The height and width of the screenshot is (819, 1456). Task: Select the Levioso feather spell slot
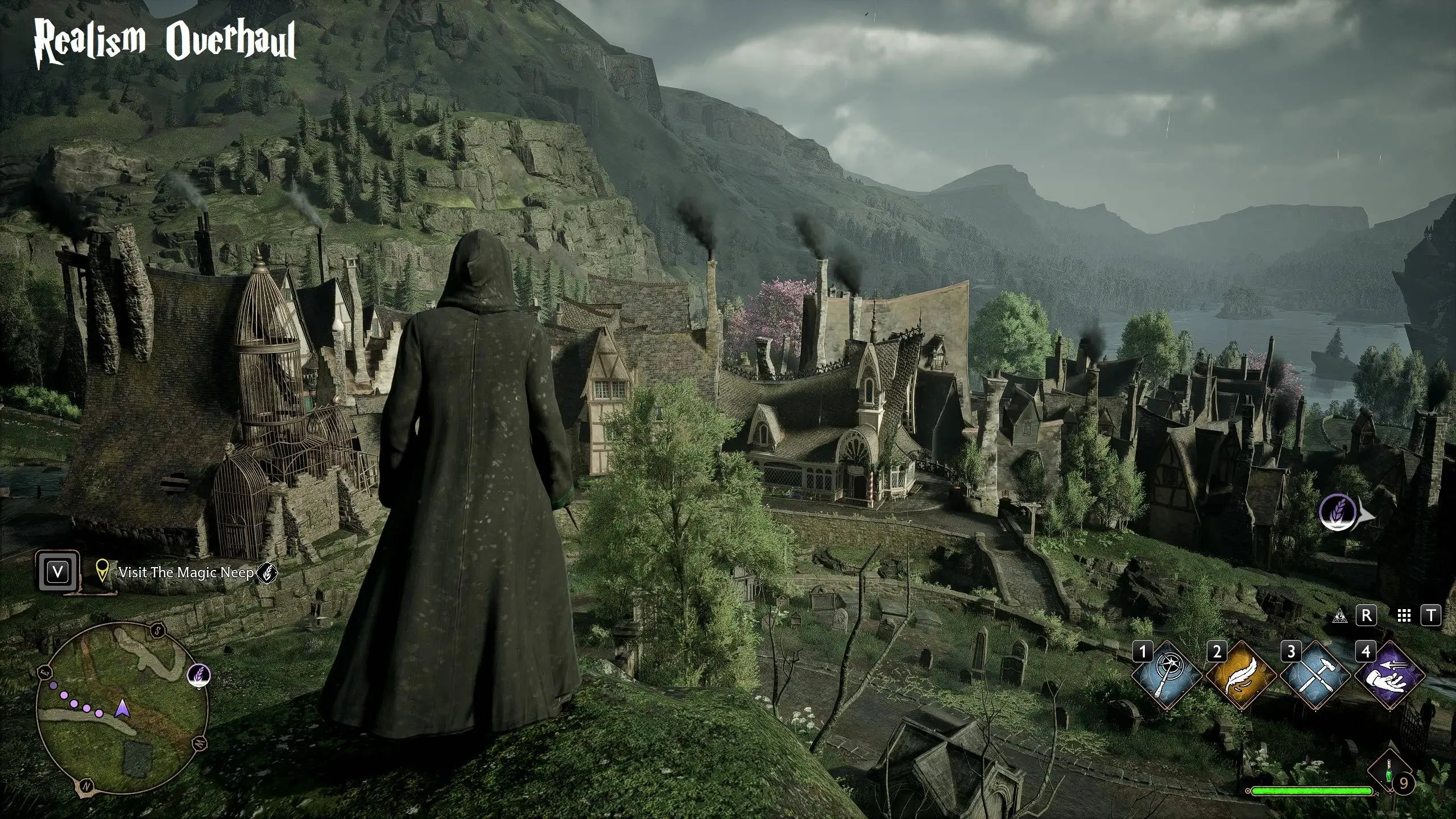point(1240,676)
